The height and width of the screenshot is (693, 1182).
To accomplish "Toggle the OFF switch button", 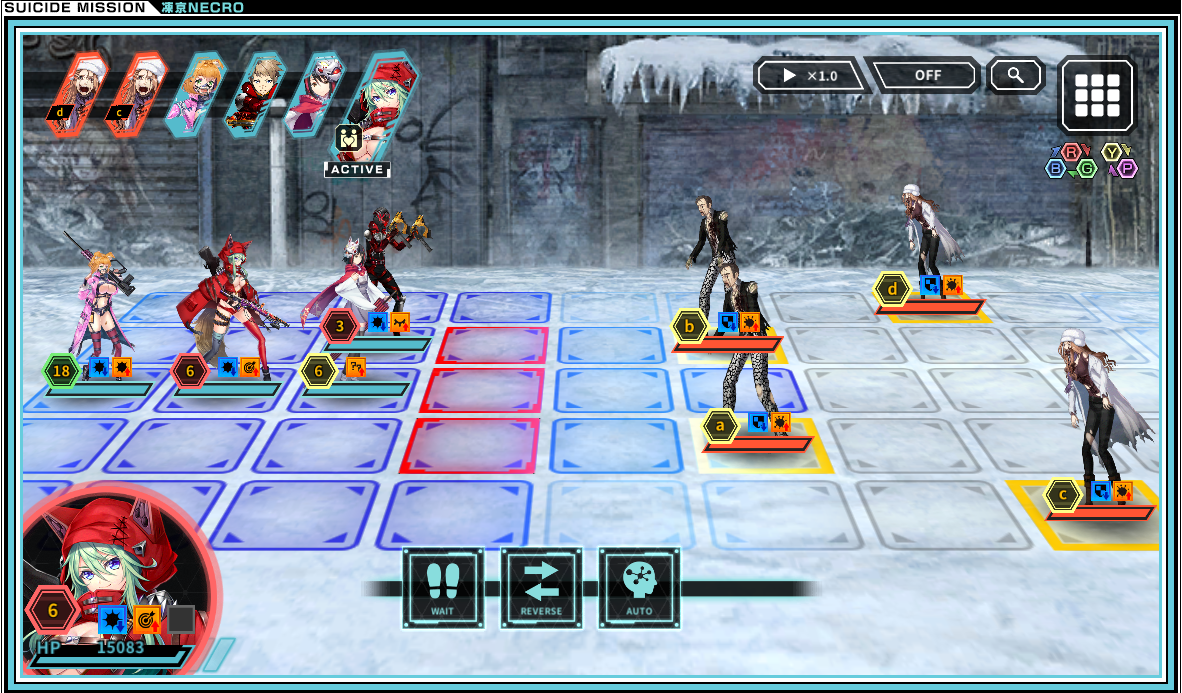I will pos(927,76).
